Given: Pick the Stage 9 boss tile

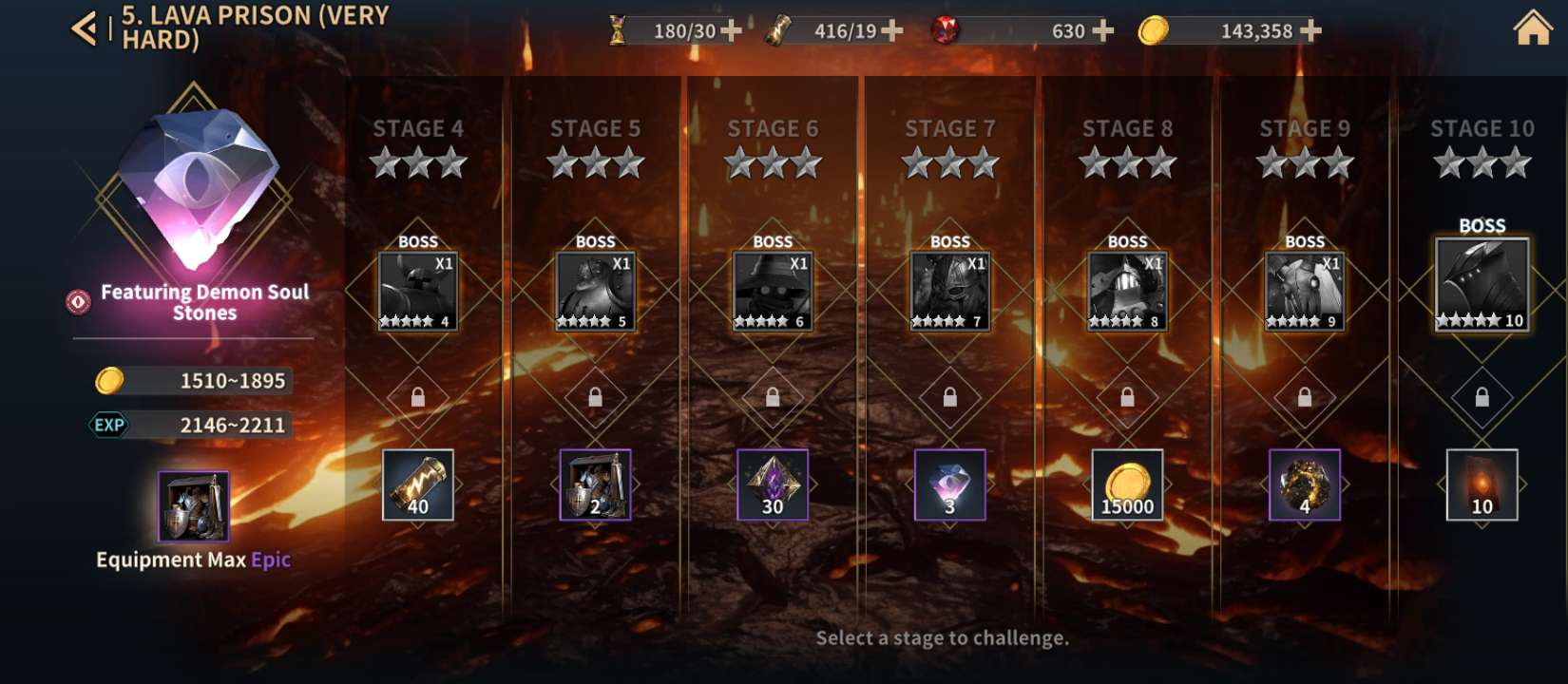Looking at the screenshot, I should click(x=1305, y=291).
